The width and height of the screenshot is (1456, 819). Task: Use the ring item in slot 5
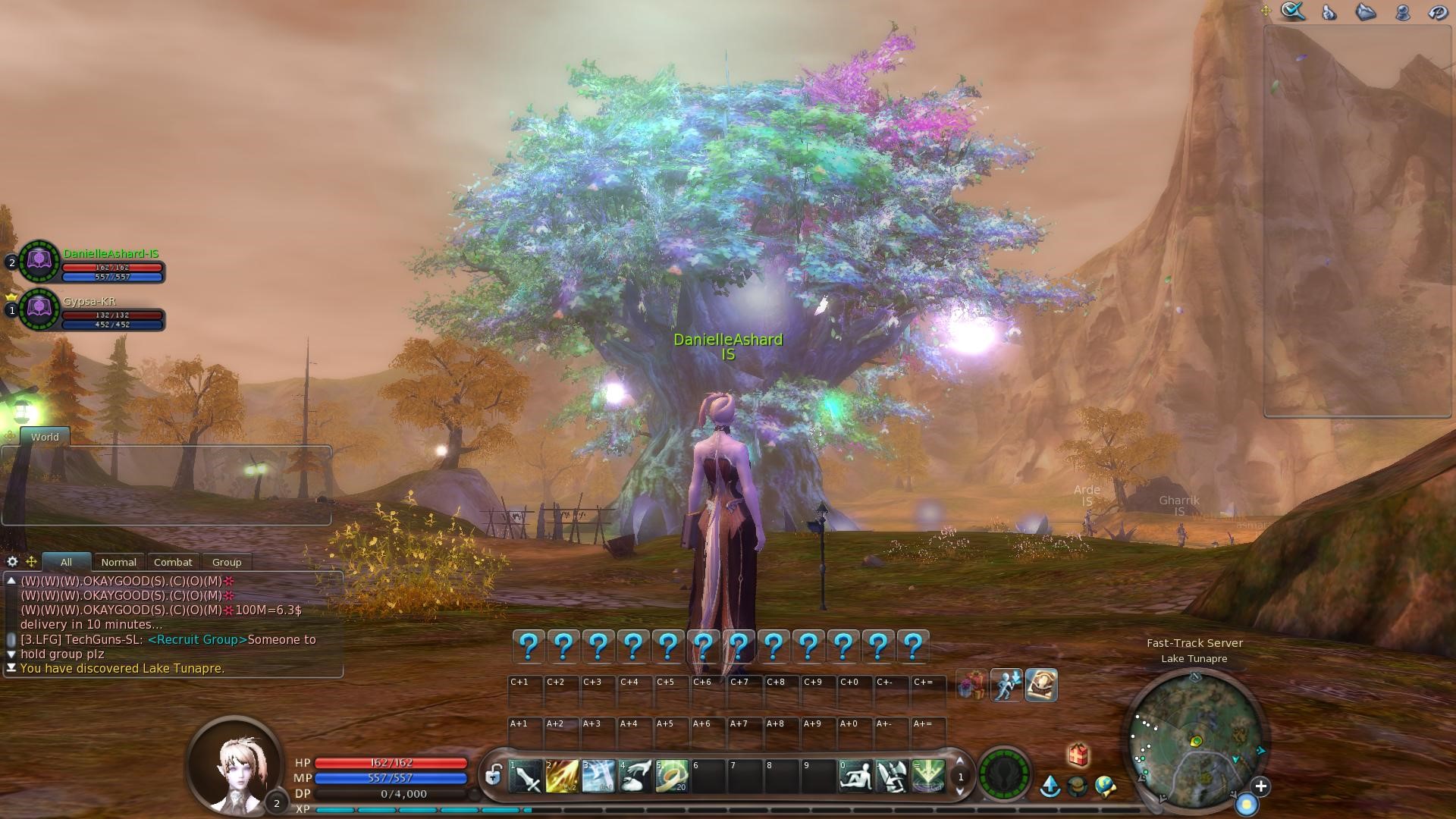point(672,777)
